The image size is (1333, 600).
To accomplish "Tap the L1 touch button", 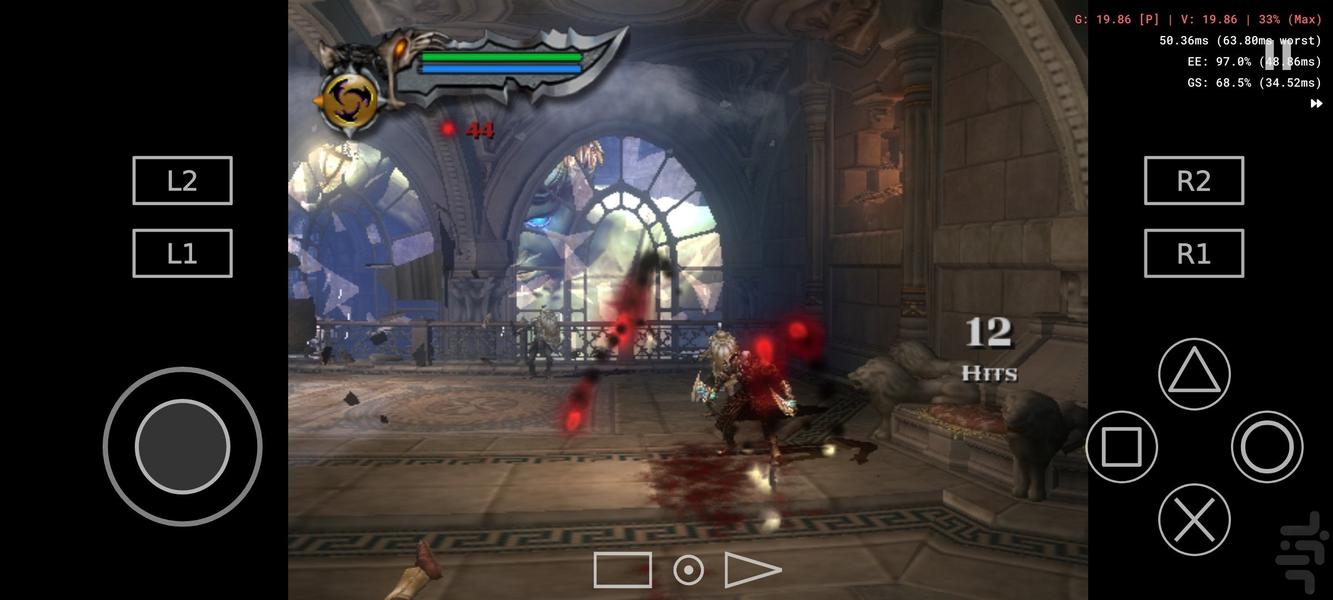I will click(182, 254).
